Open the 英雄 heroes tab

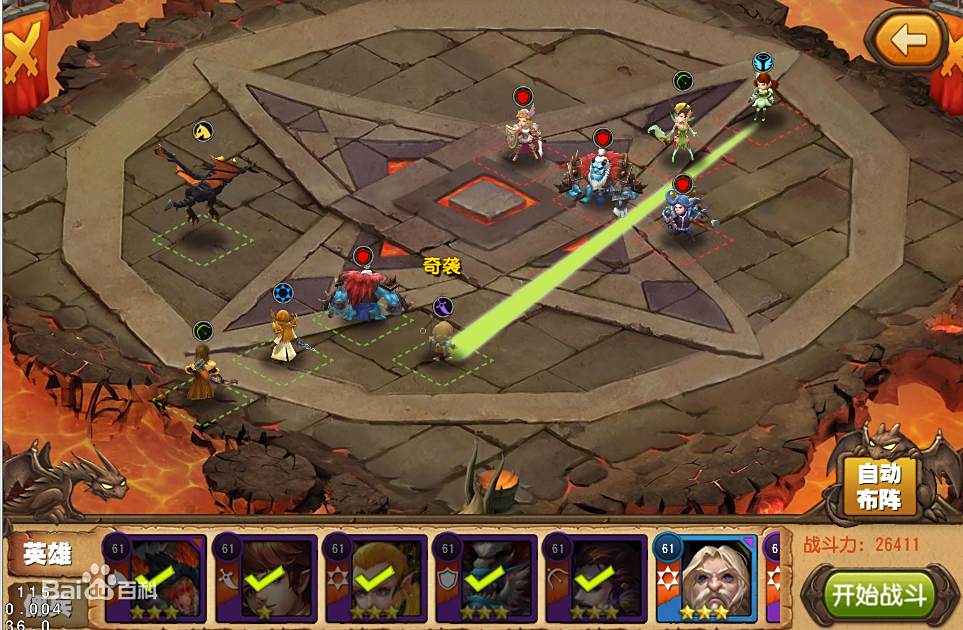pos(47,553)
